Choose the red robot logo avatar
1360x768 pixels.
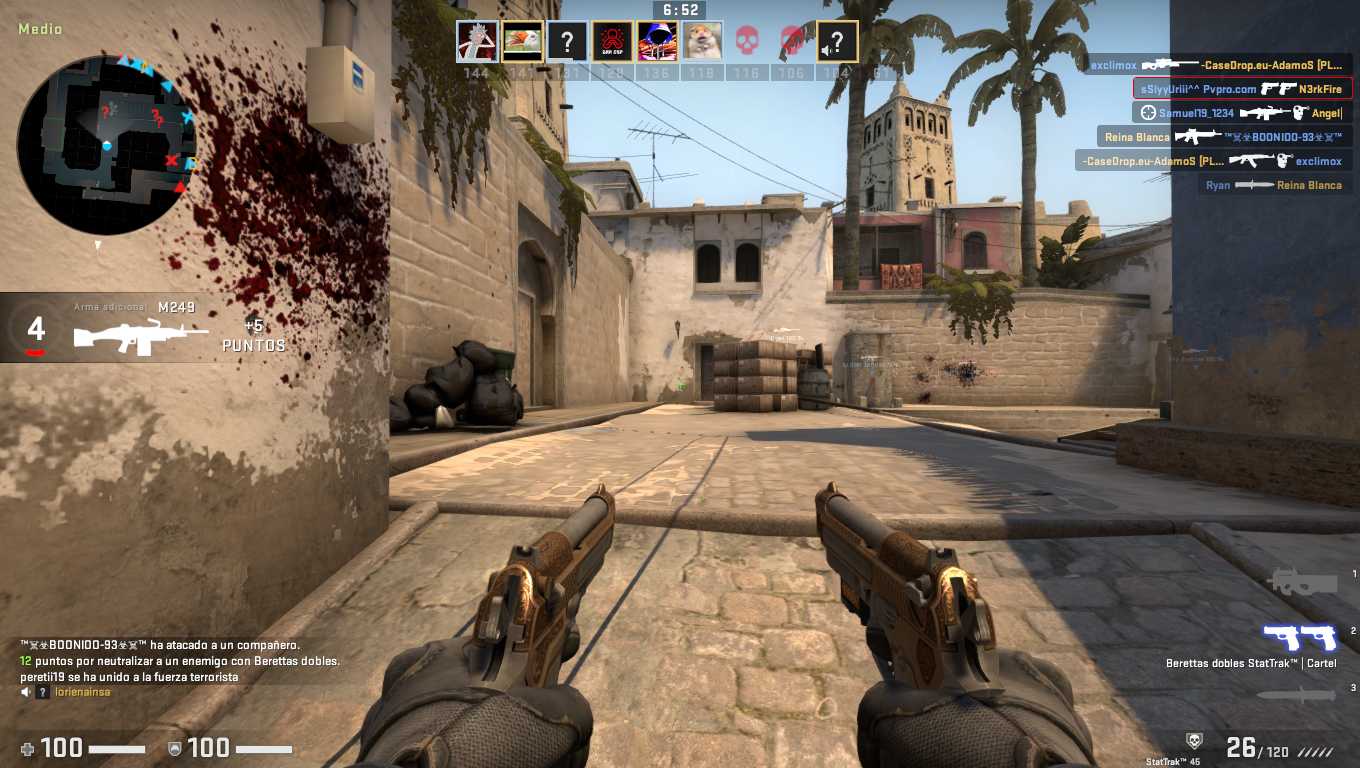point(612,42)
